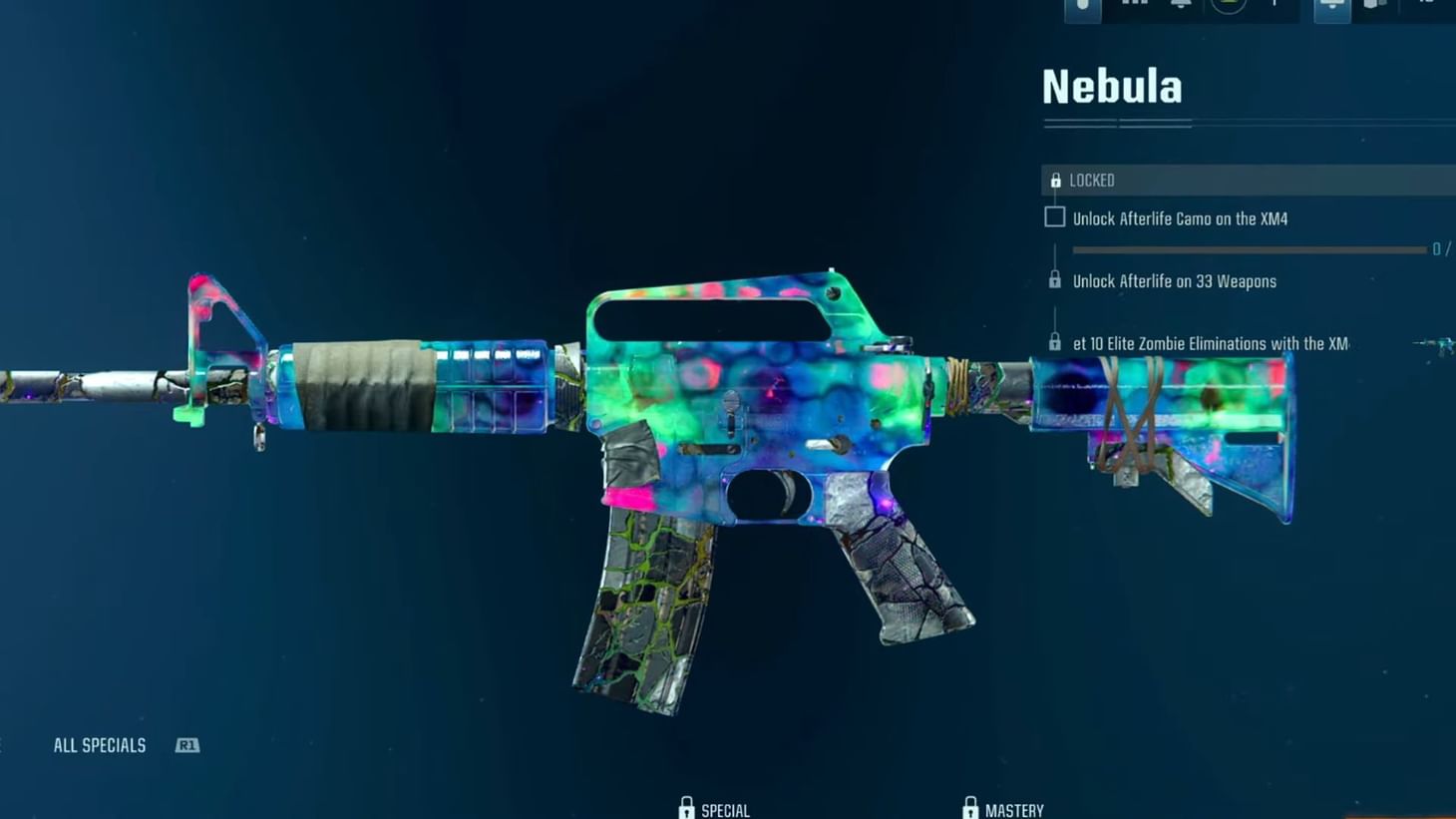
Task: Click the headset audio icon
Action: coord(1331,6)
